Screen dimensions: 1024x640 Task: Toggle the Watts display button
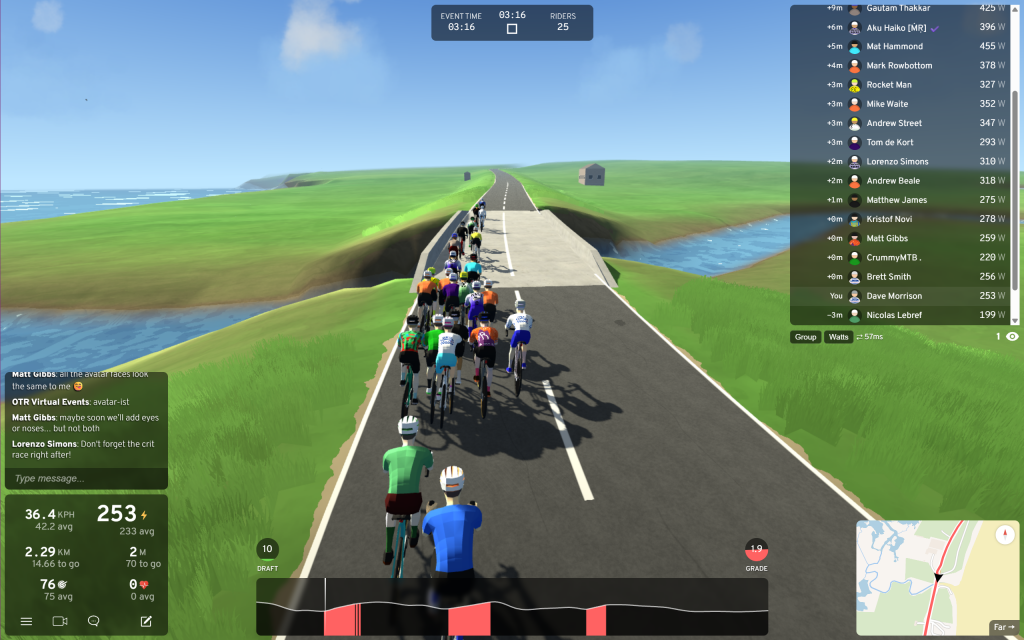tap(838, 337)
